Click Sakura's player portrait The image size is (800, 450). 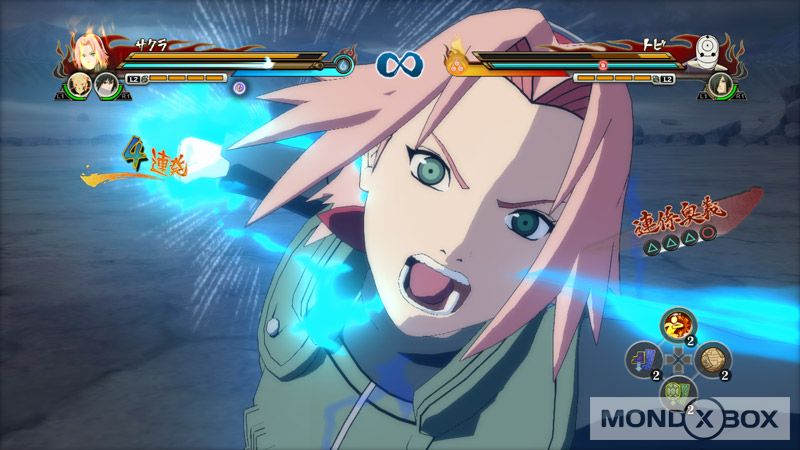pos(85,53)
